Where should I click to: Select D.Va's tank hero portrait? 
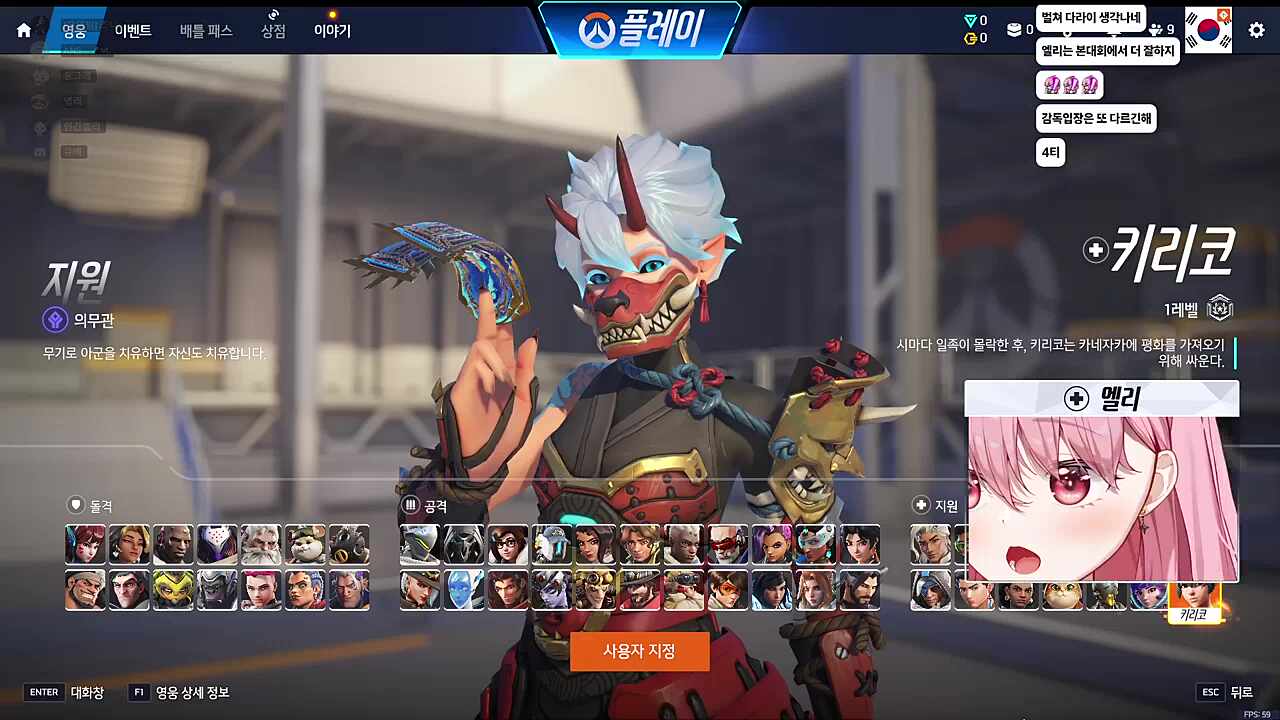click(85, 544)
